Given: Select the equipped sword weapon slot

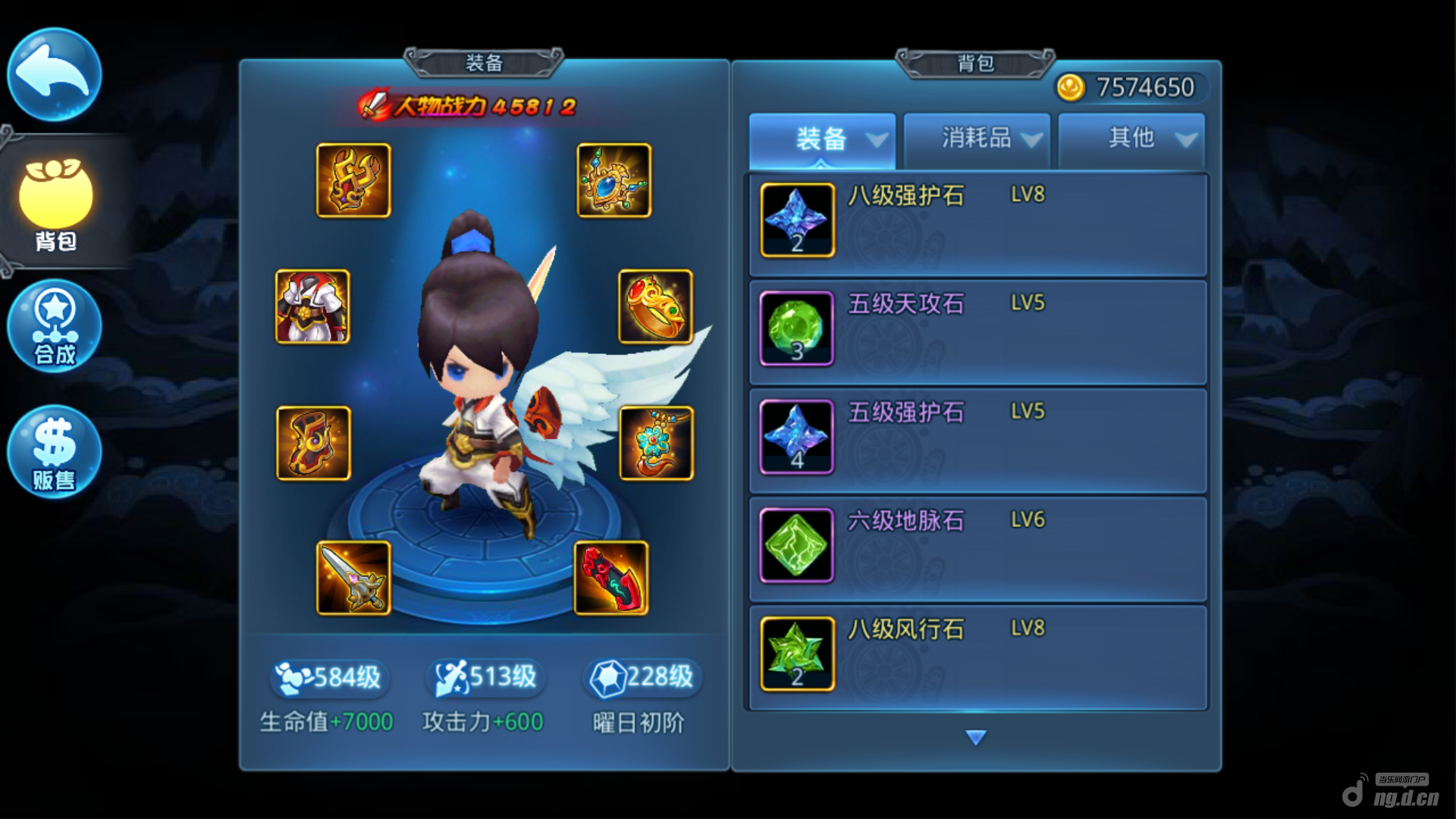Looking at the screenshot, I should click(x=353, y=578).
